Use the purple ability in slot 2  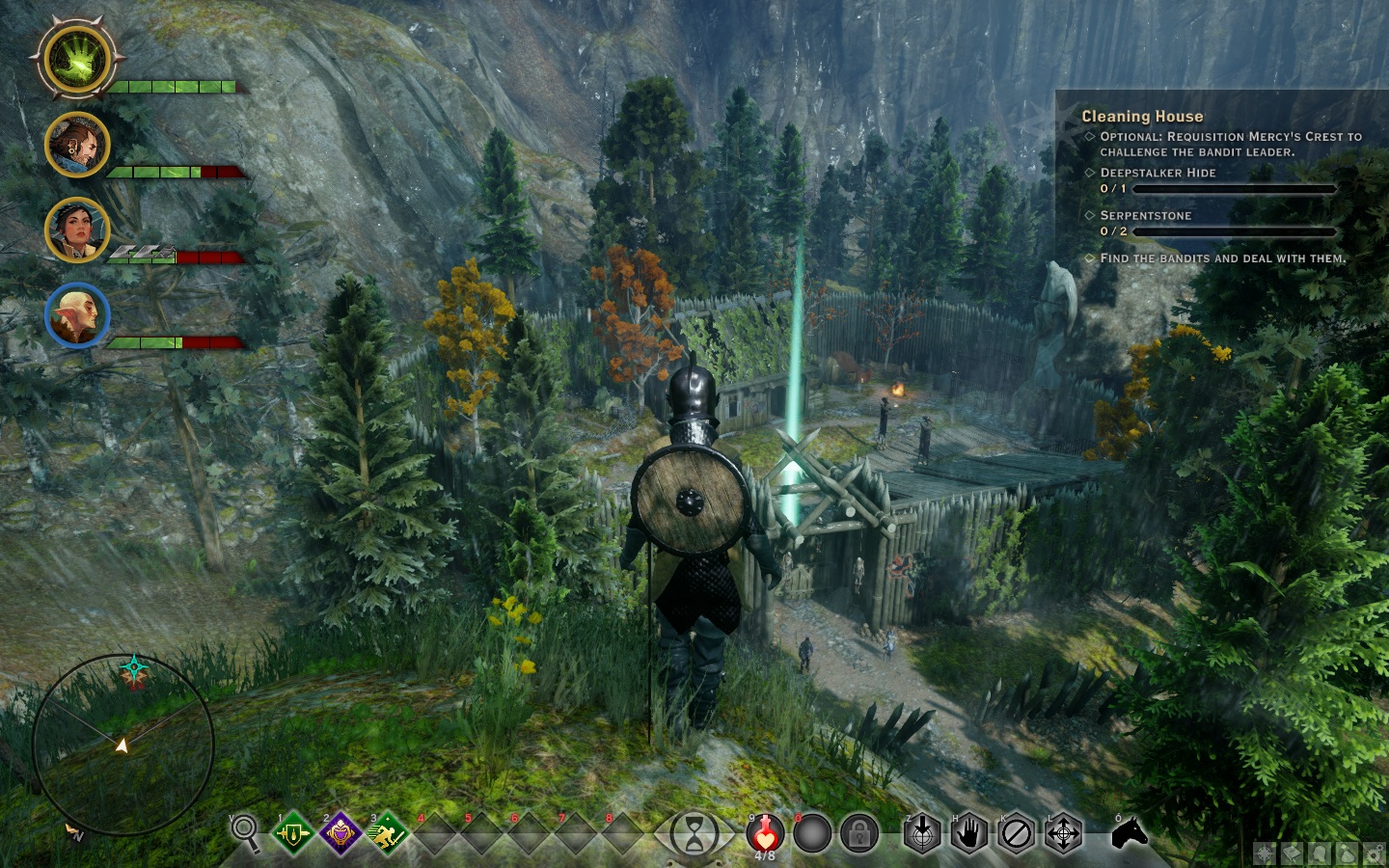pos(340,833)
